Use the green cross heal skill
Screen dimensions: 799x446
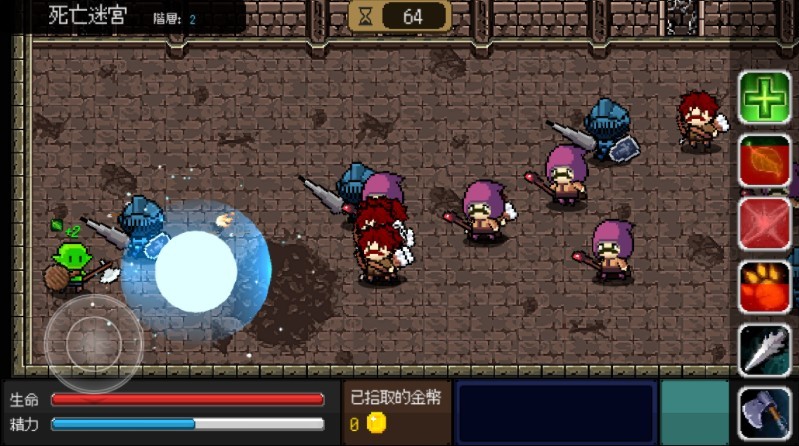click(x=765, y=98)
